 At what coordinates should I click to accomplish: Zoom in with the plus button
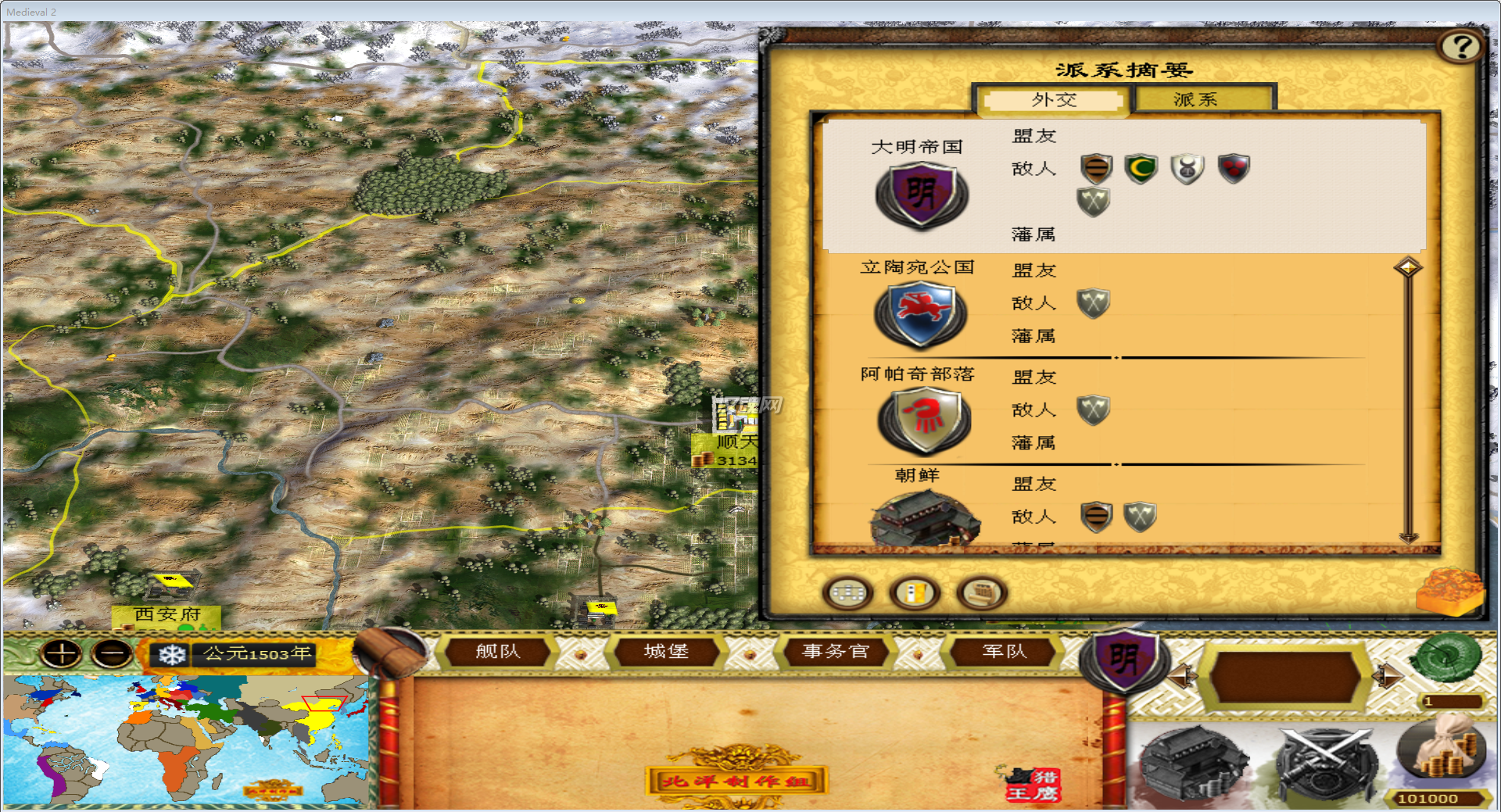pos(61,653)
